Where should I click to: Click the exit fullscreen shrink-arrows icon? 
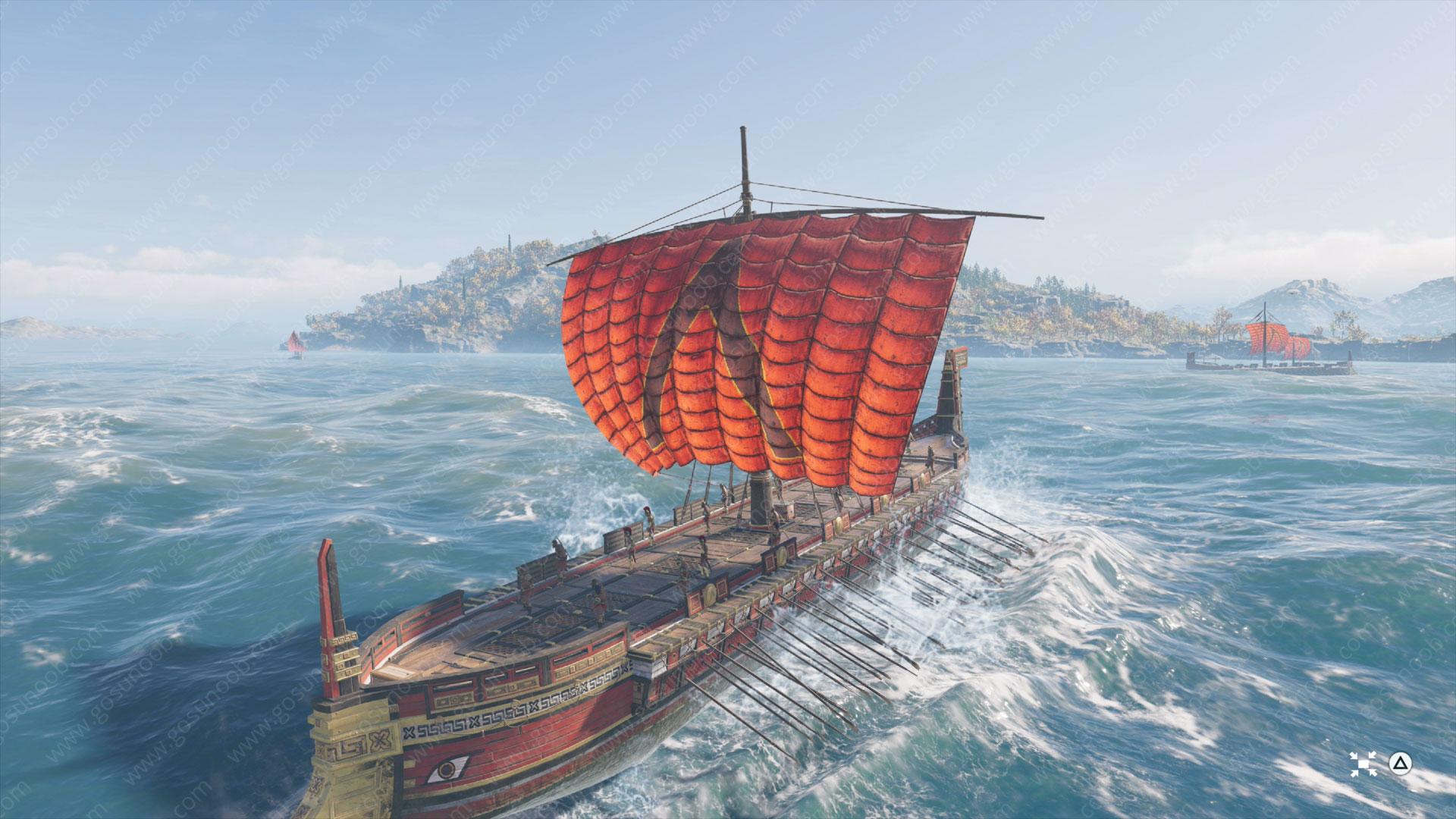click(1359, 763)
